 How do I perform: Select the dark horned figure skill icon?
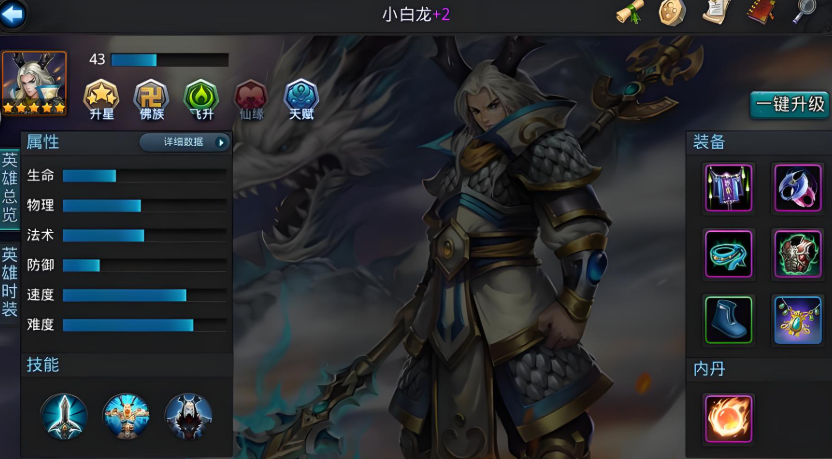coord(188,416)
